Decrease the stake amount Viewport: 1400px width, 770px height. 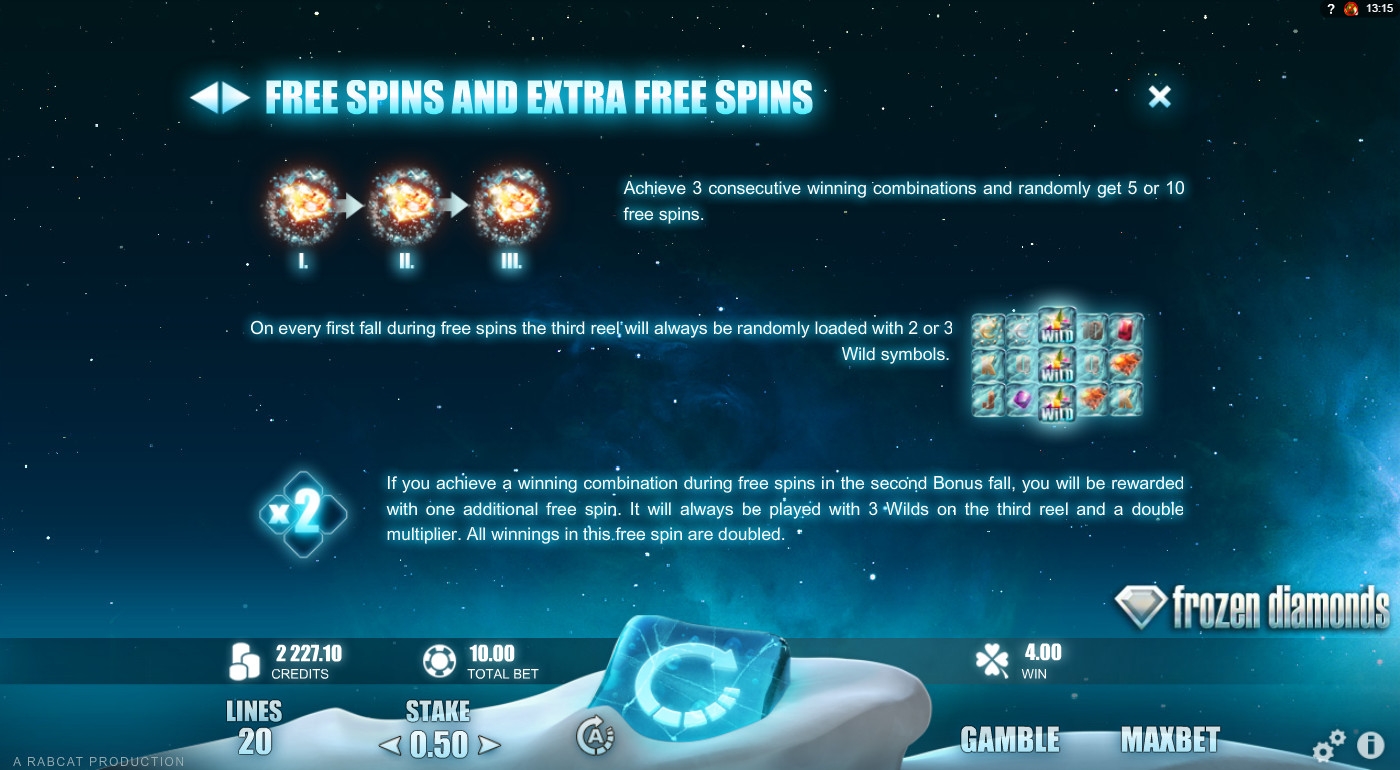[389, 745]
